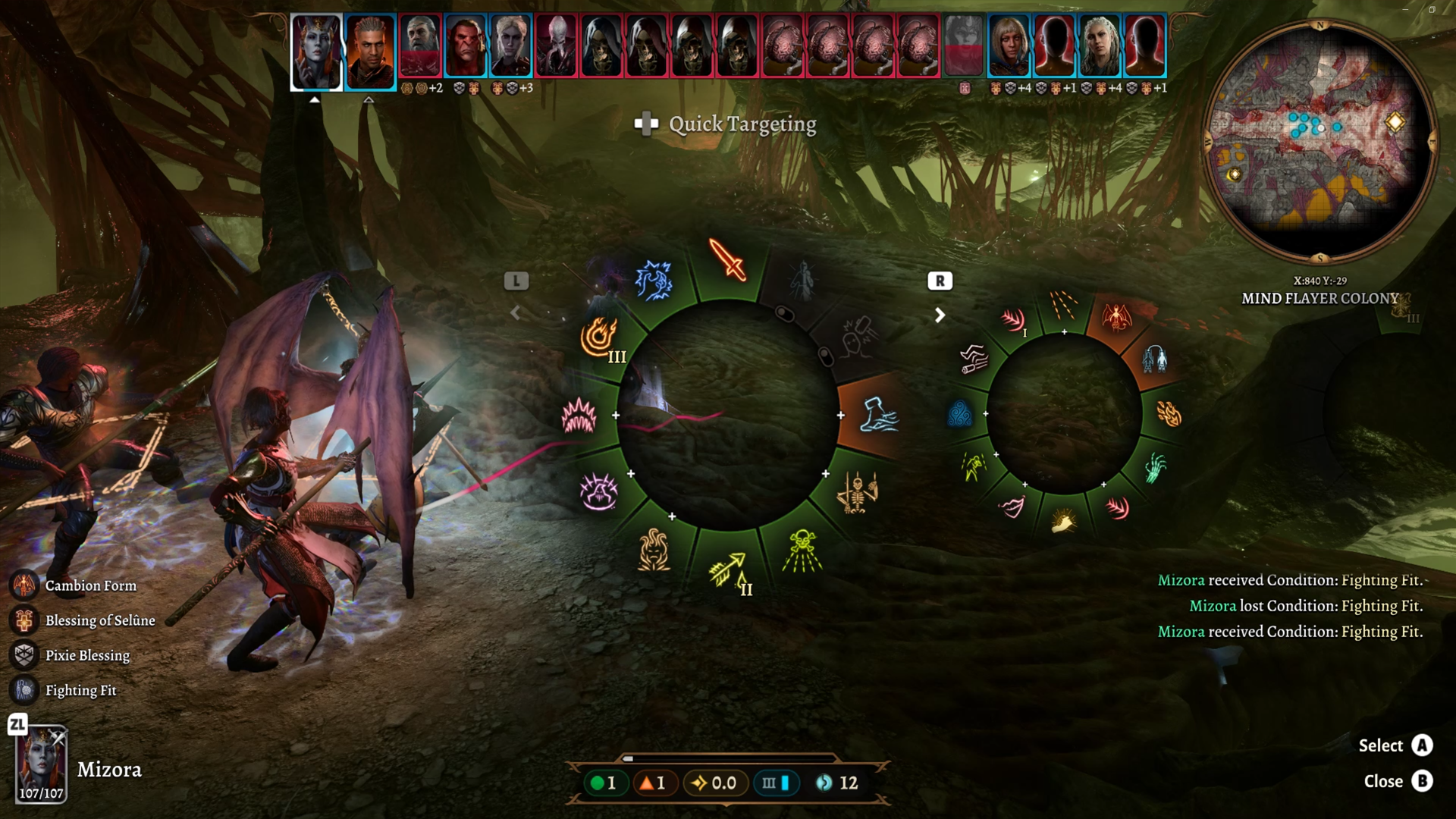Choose the skeleton summon ability

click(857, 492)
